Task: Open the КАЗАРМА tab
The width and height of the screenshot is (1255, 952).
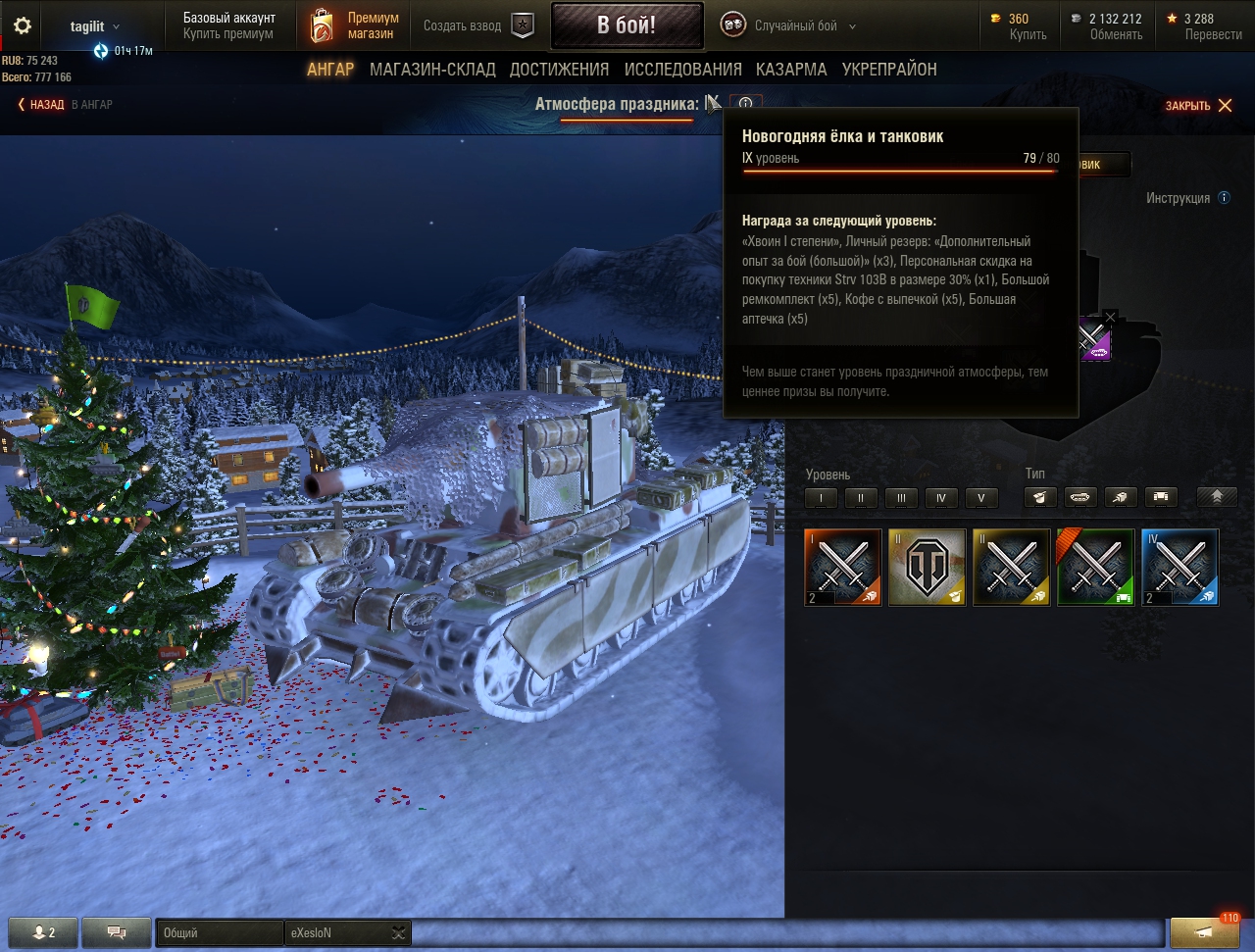Action: [x=791, y=70]
